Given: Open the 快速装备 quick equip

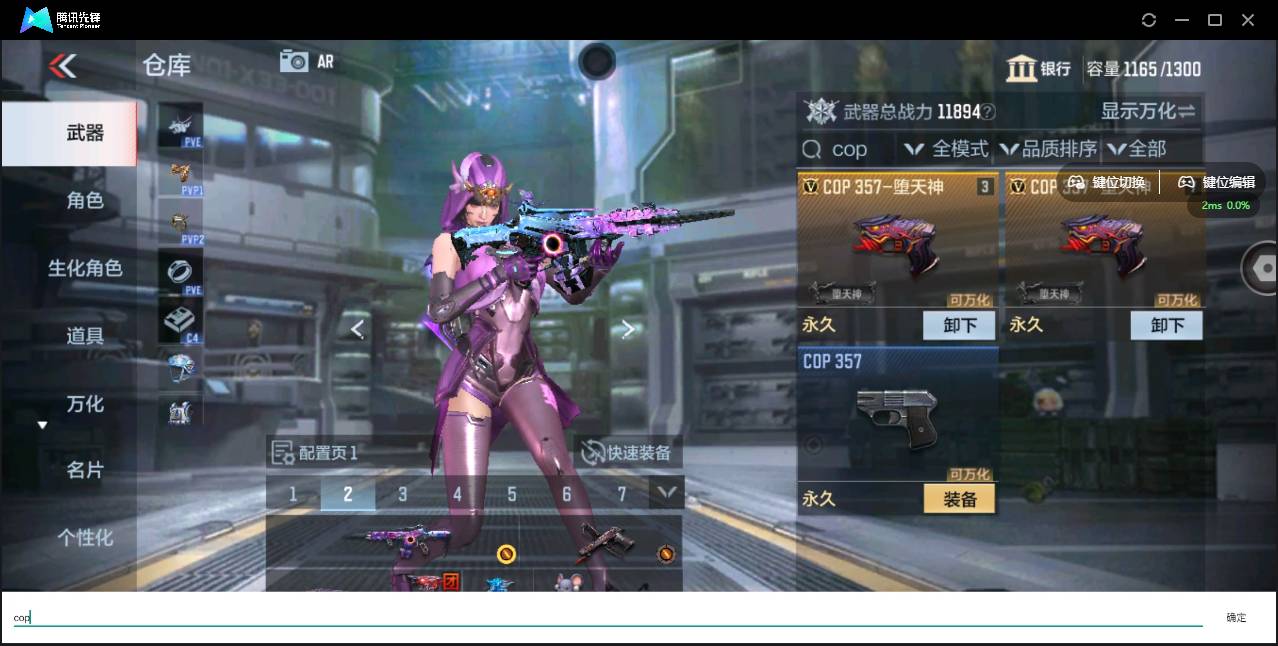Looking at the screenshot, I should 626,453.
